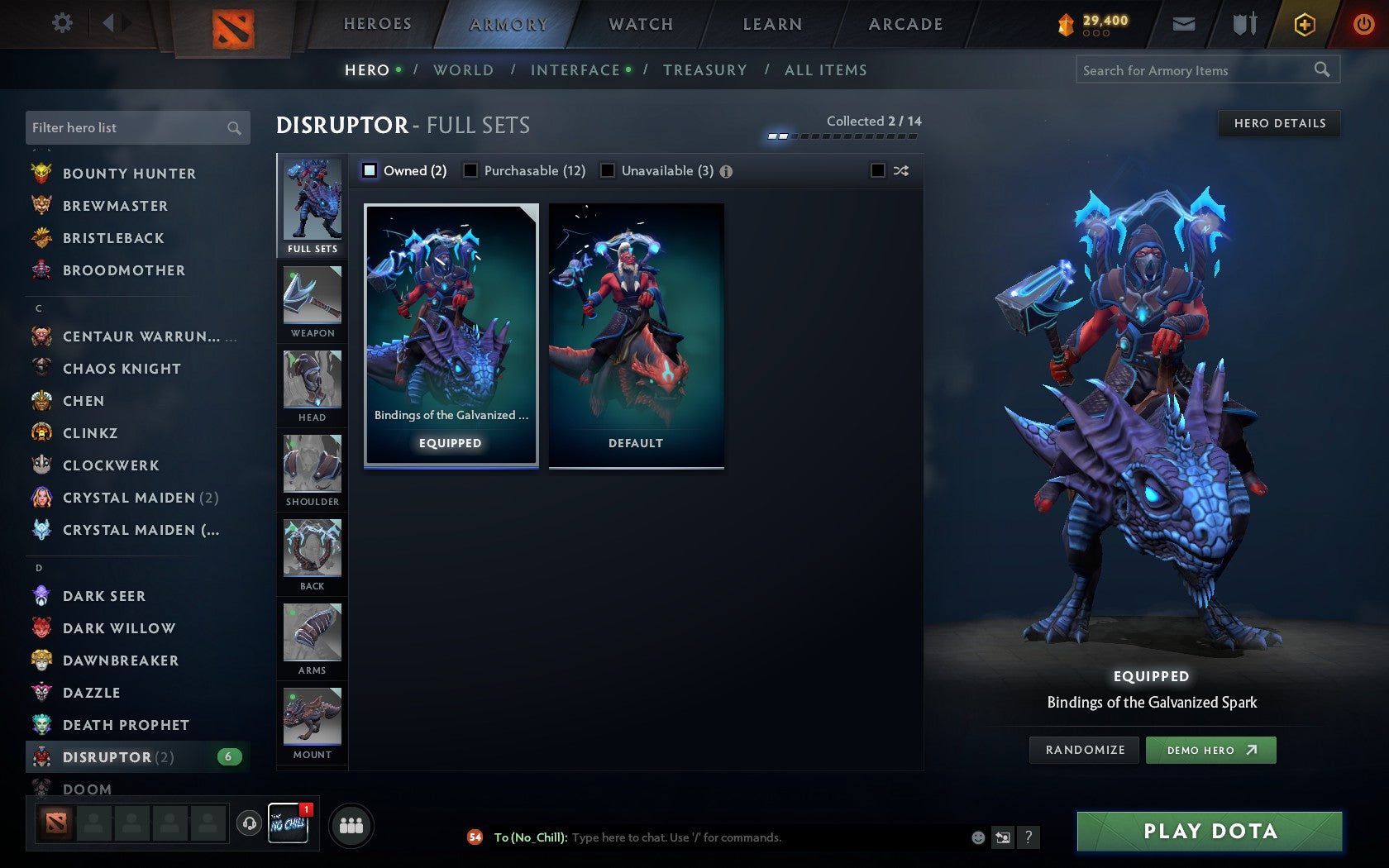Open the Weapon item category for Disruptor
This screenshot has height=868, width=1389.
coord(312,302)
